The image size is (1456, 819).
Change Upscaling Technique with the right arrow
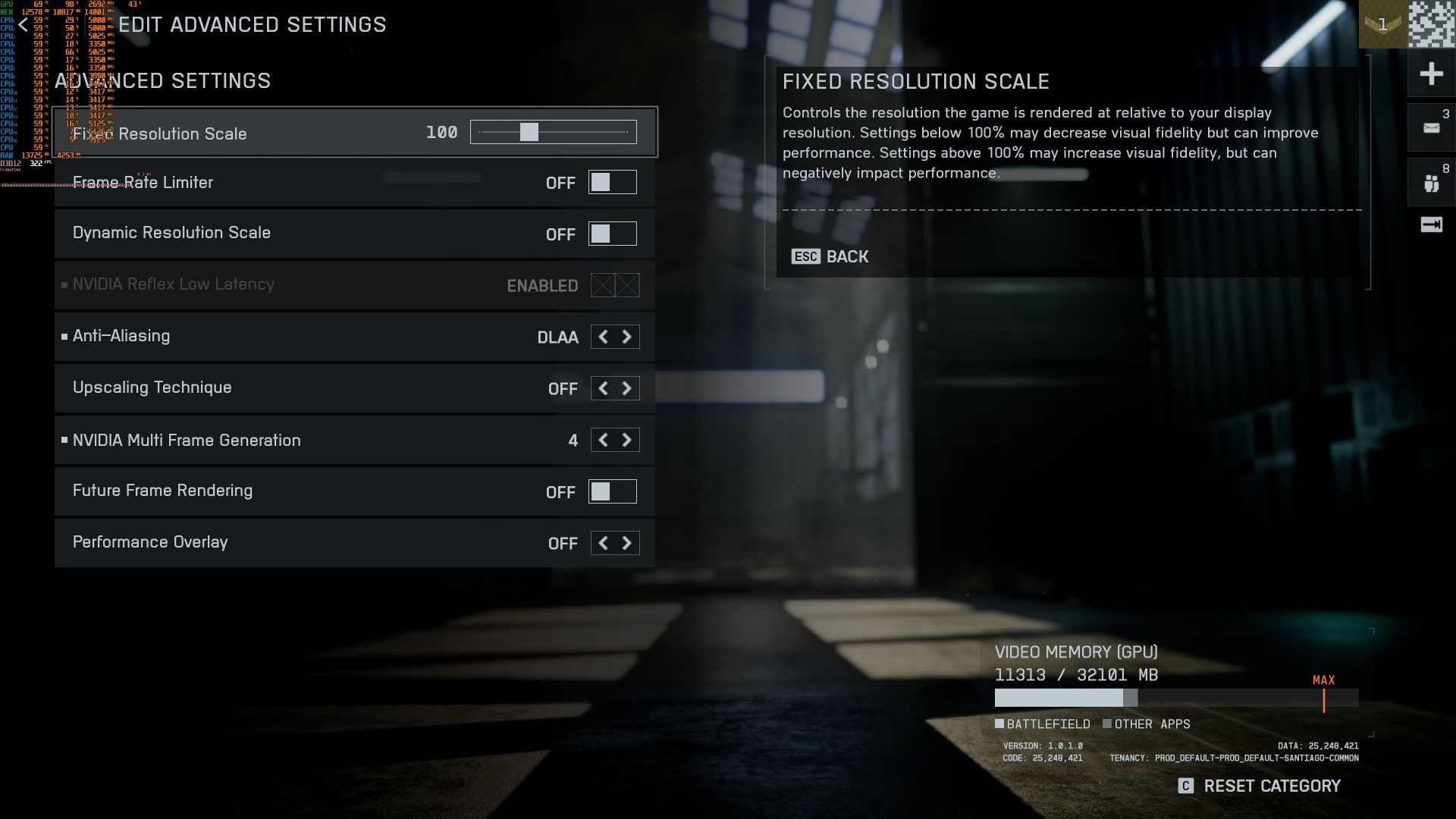[x=627, y=388]
